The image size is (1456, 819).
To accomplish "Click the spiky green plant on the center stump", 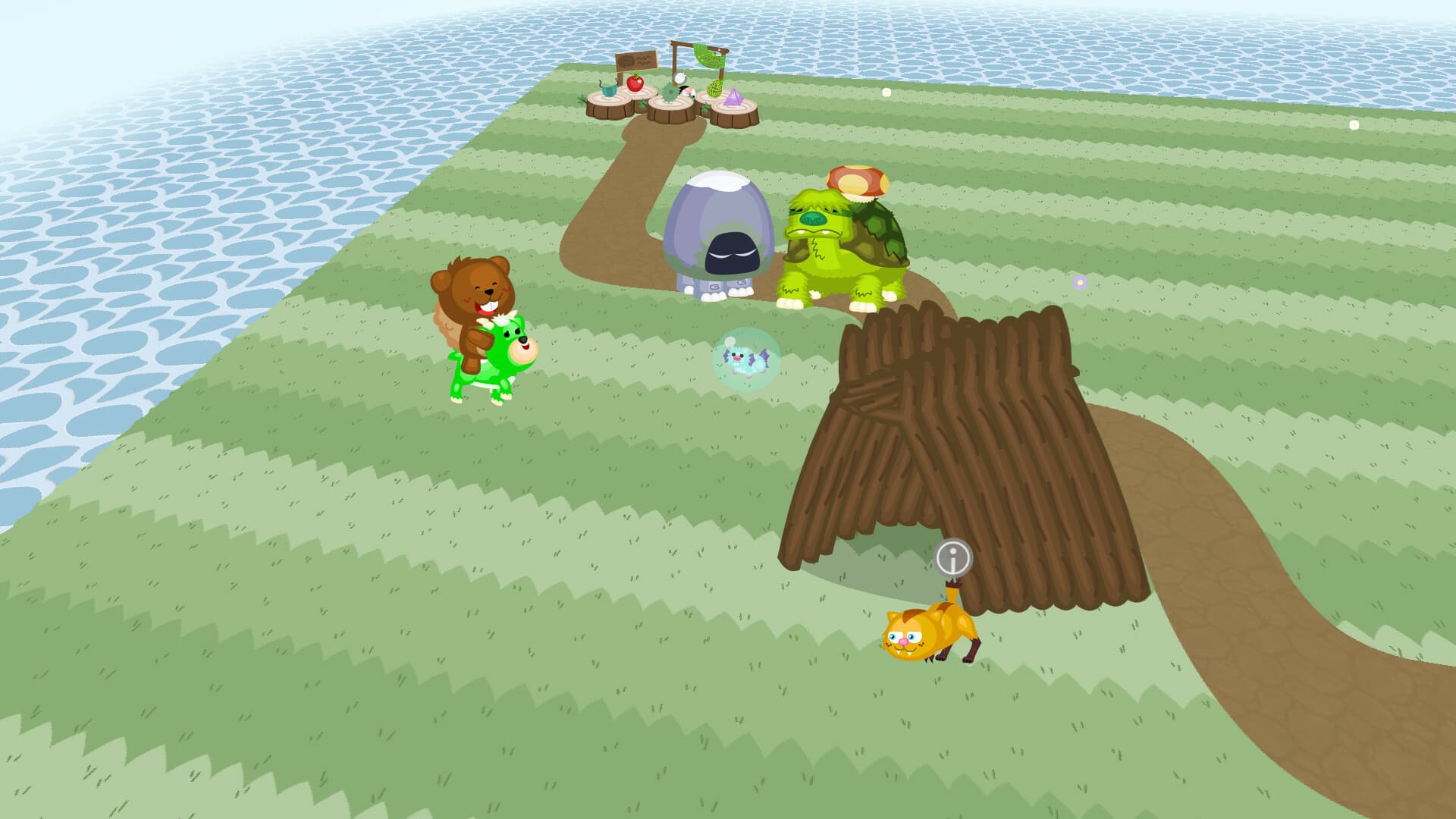I will click(670, 93).
